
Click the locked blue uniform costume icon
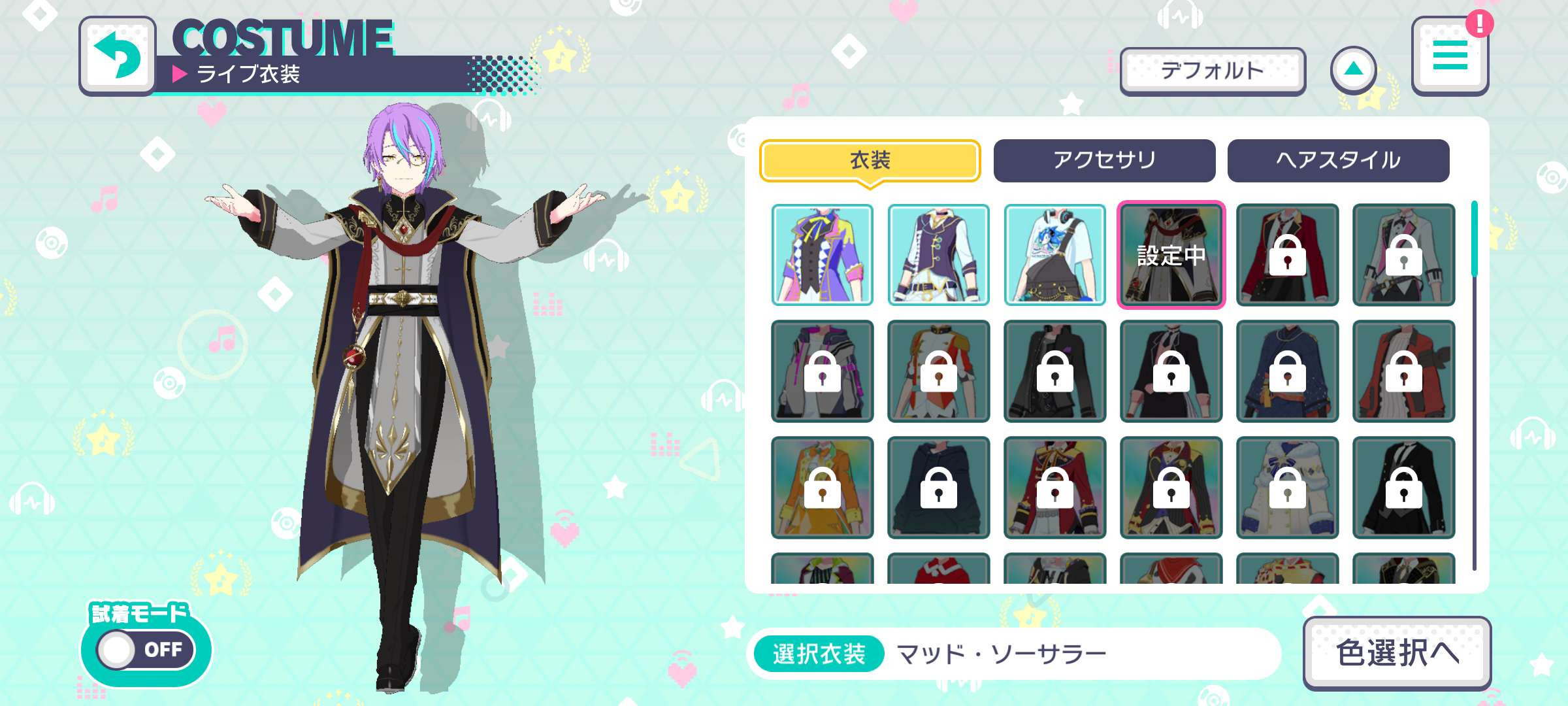pos(1284,371)
